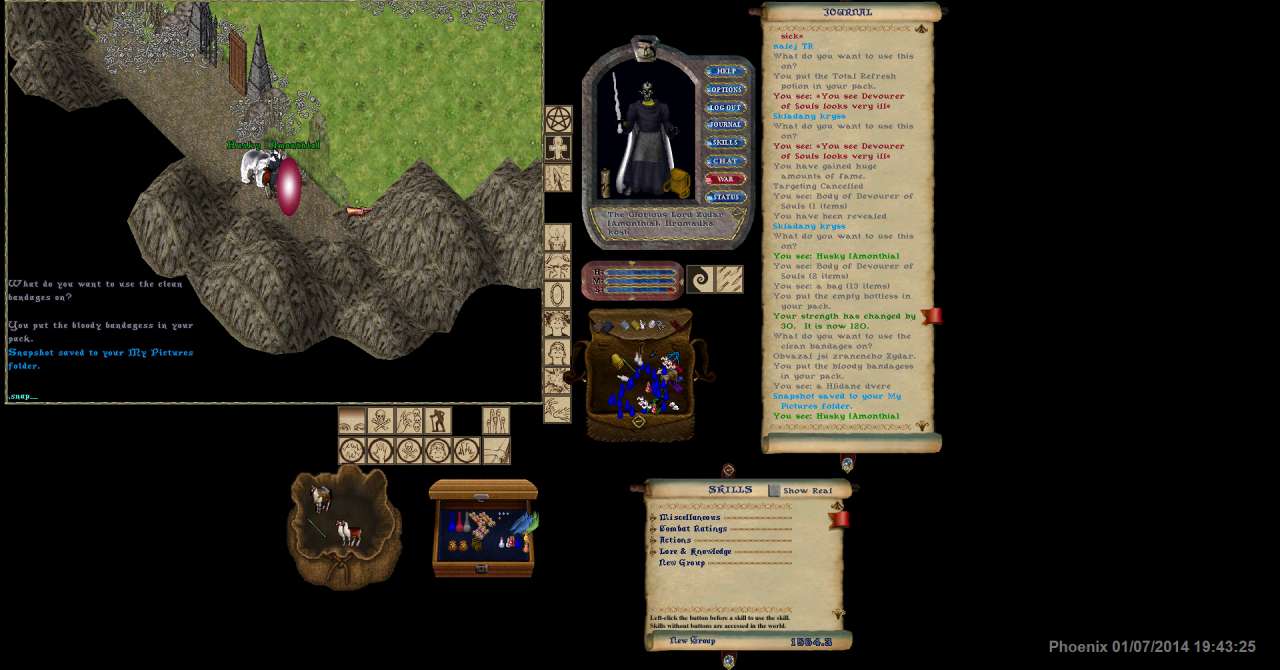Screen dimensions: 1280x670
Task: Click the Log Out button
Action: pos(725,108)
